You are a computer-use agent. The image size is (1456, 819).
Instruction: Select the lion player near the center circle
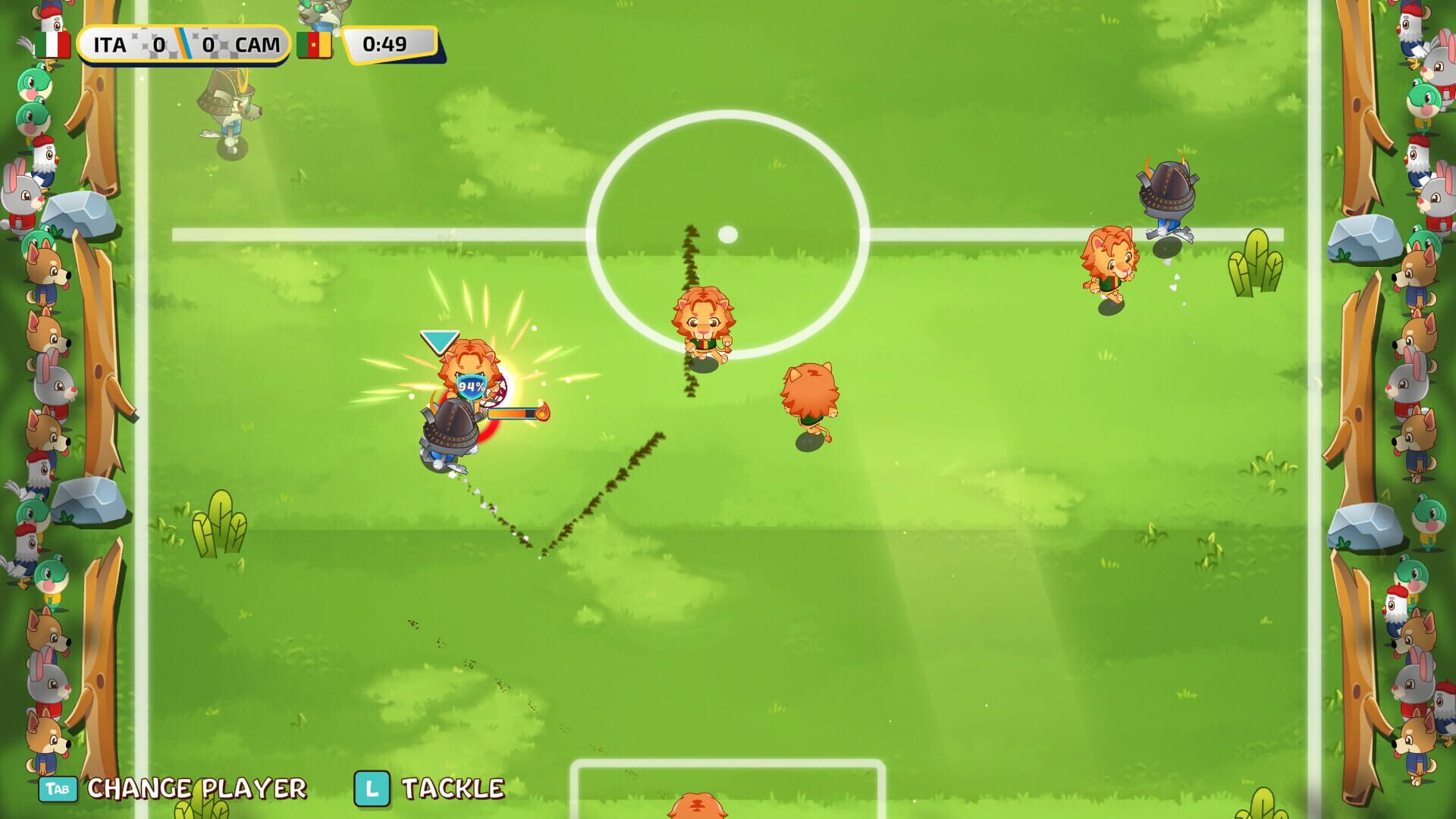(x=705, y=318)
